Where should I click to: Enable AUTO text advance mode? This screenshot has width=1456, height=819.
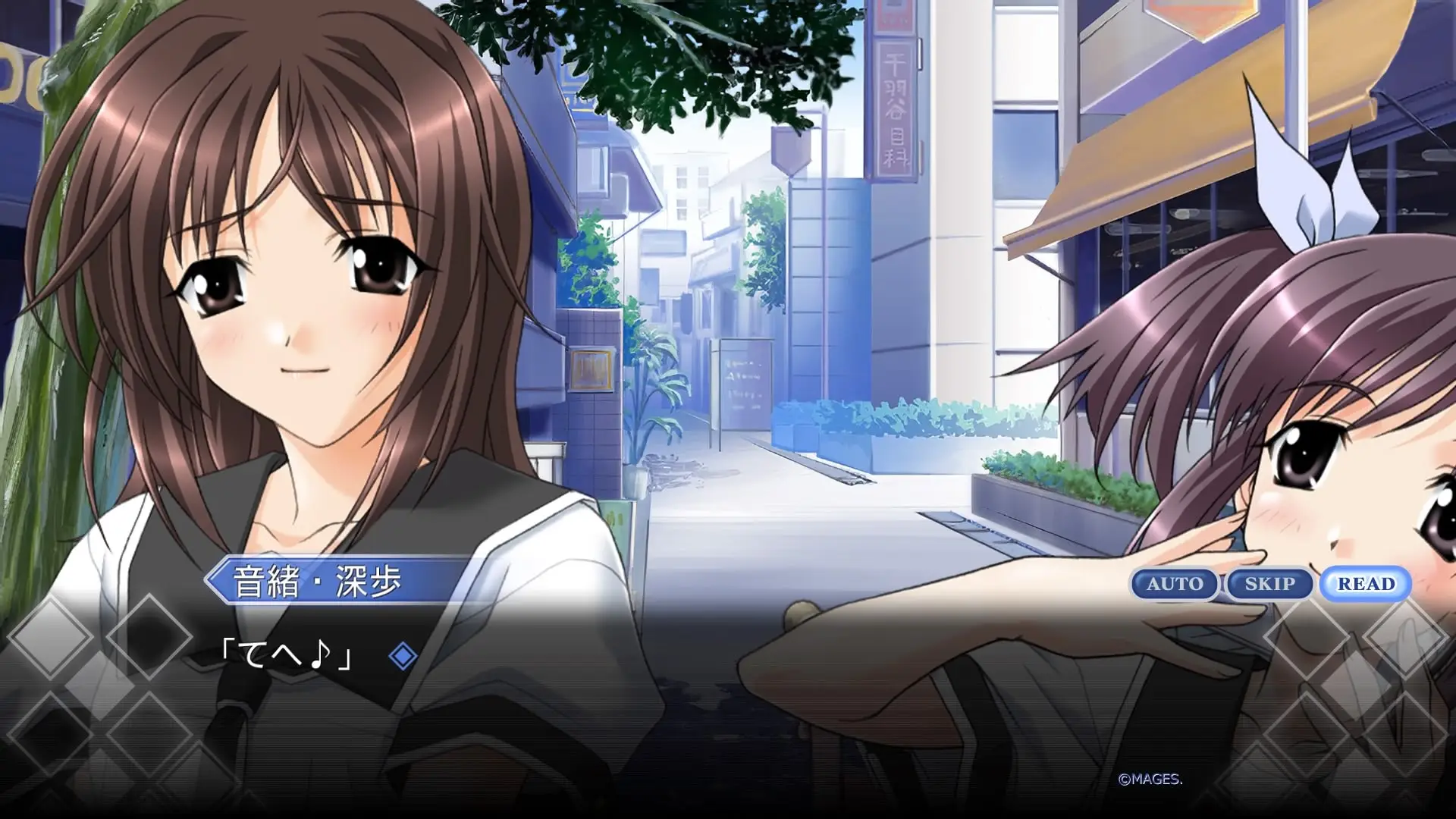[x=1174, y=583]
